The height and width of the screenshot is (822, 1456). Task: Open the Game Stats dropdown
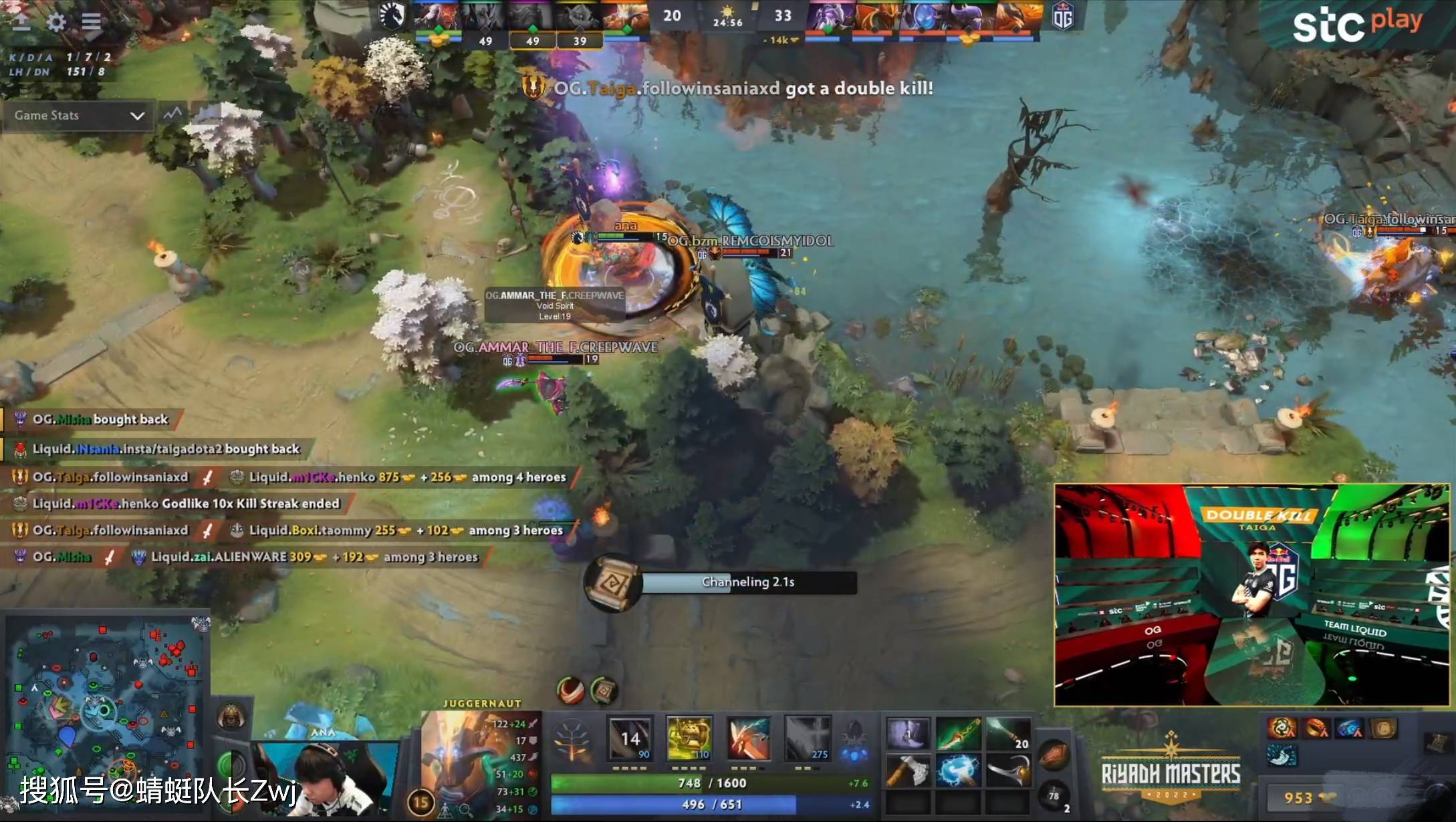pos(77,116)
